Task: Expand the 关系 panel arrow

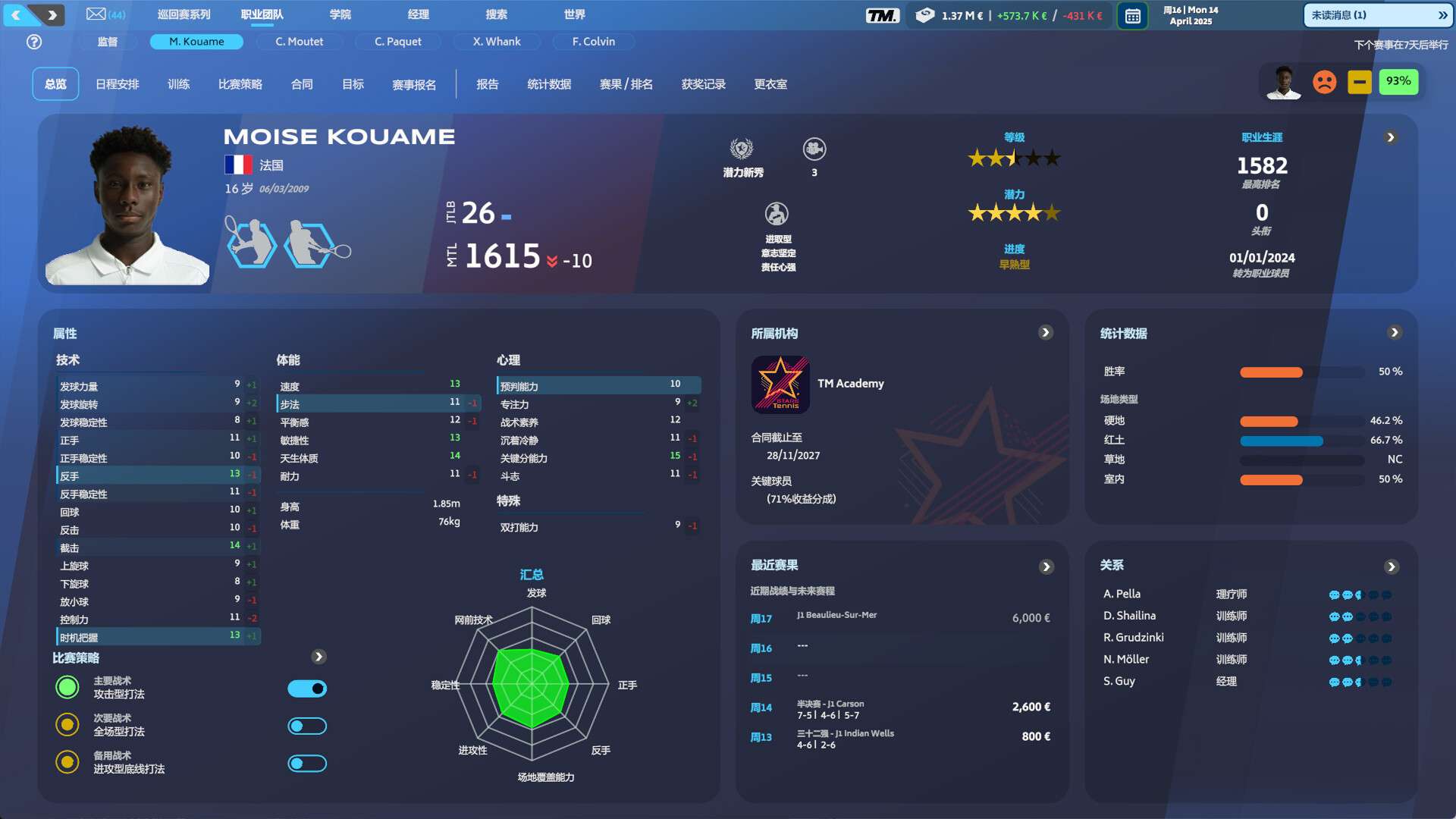Action: [1392, 566]
